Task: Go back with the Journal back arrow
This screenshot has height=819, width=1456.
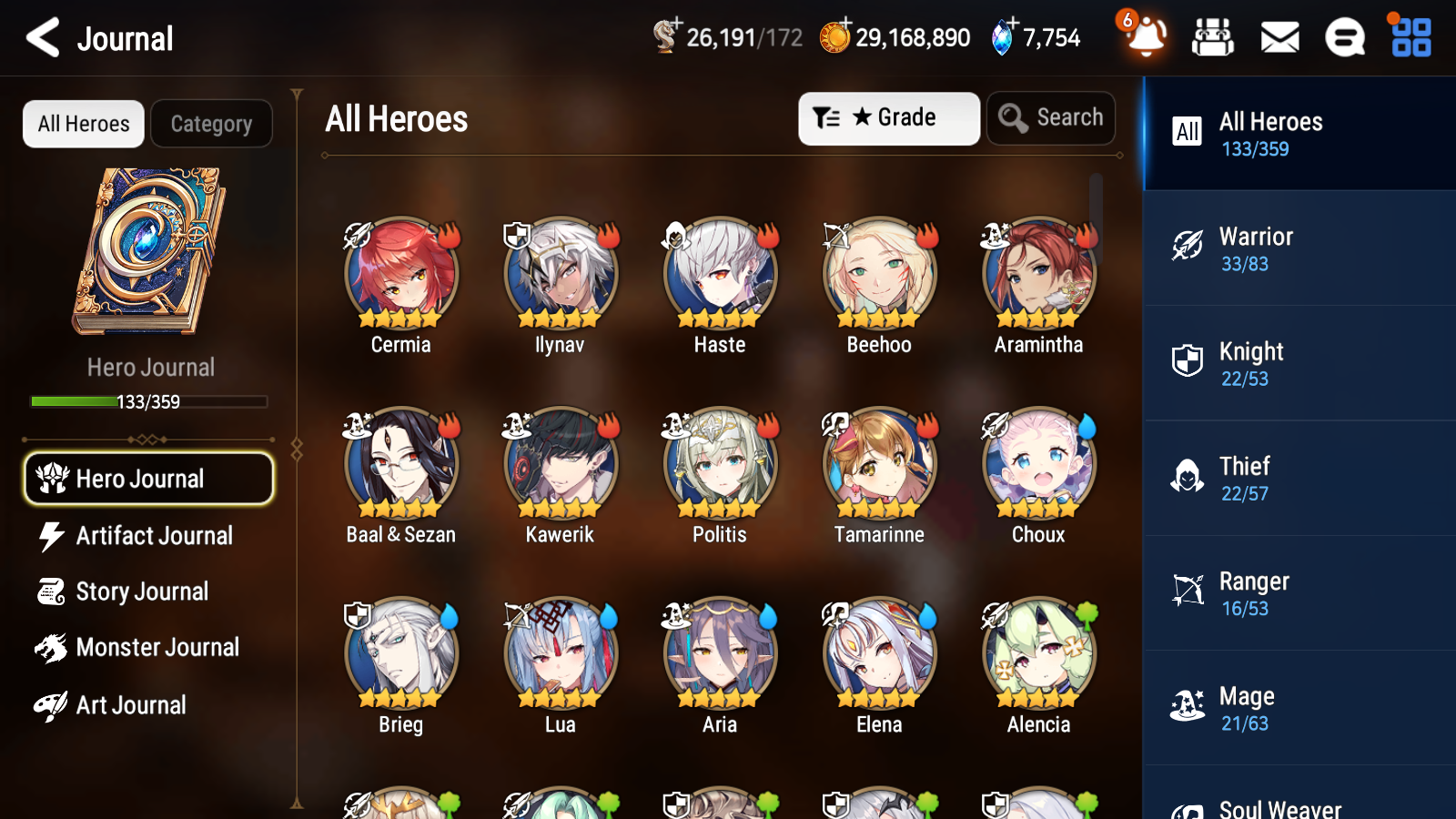Action: pyautogui.click(x=40, y=37)
